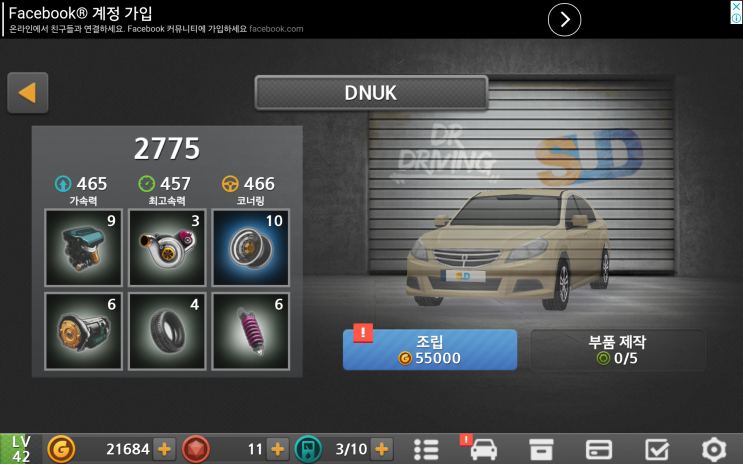Image resolution: width=743 pixels, height=464 pixels.
Task: Select the suspension spring part slot
Action: [x=250, y=330]
